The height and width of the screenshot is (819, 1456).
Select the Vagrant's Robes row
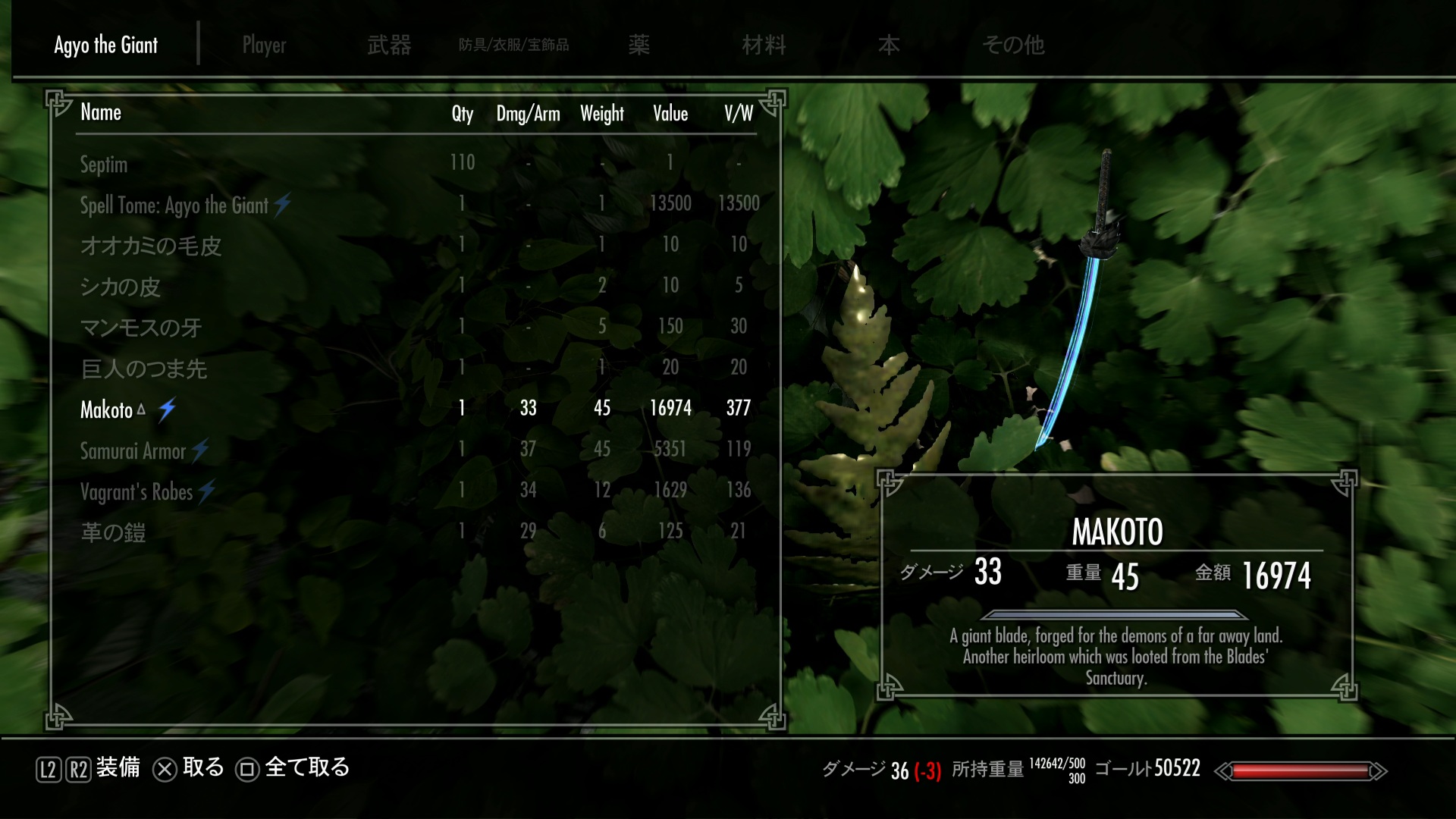[136, 491]
